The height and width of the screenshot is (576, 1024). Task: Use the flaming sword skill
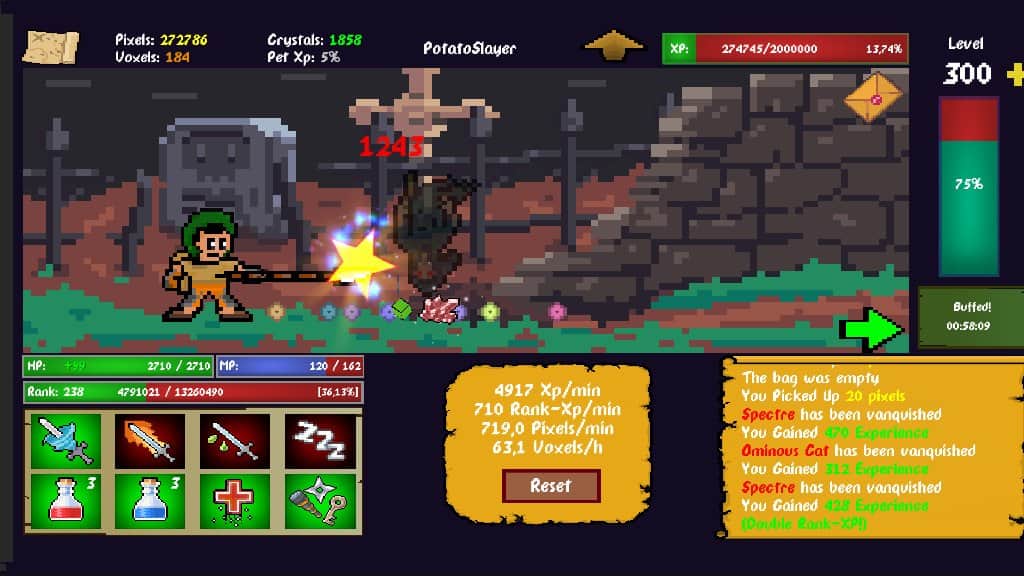(149, 440)
